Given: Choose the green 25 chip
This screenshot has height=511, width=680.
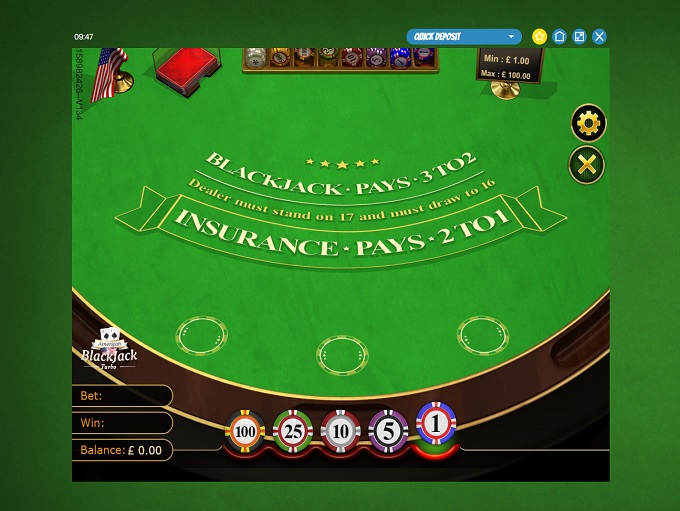Looking at the screenshot, I should [292, 431].
